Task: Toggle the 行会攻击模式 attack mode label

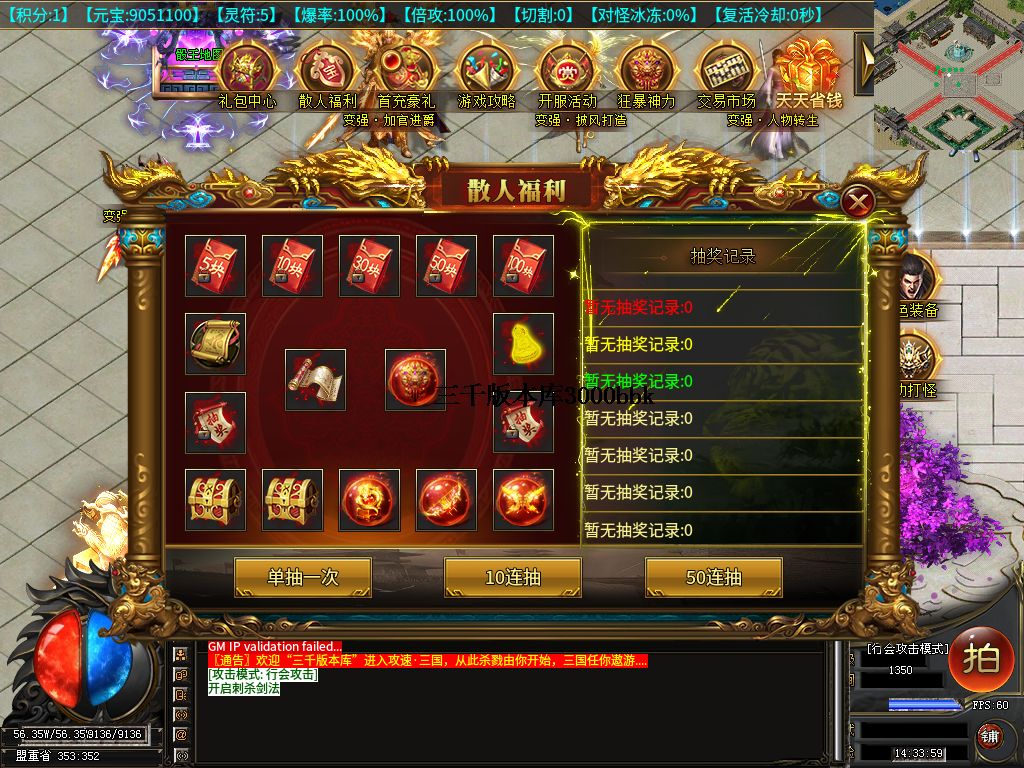Action: (907, 649)
